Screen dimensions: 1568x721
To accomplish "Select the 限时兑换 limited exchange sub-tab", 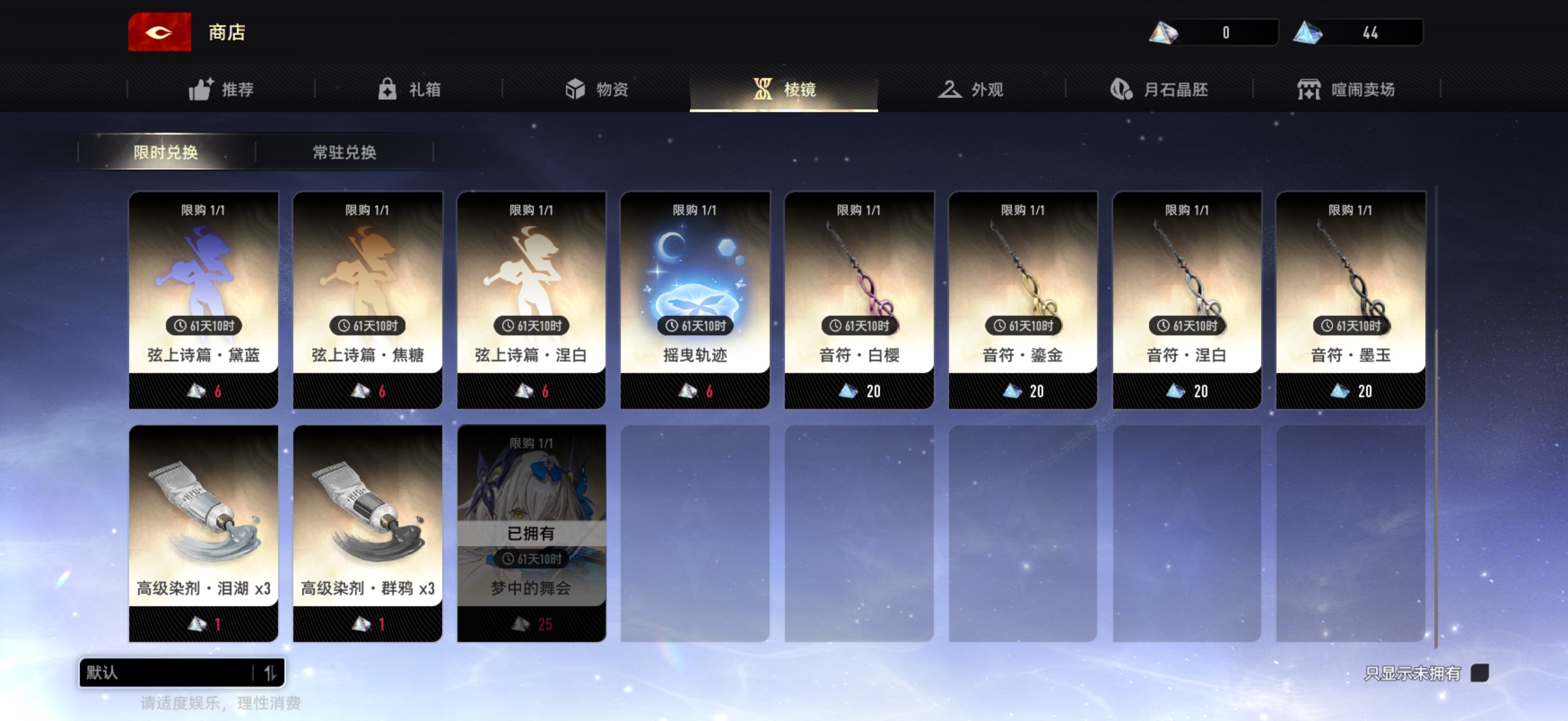I will (166, 152).
